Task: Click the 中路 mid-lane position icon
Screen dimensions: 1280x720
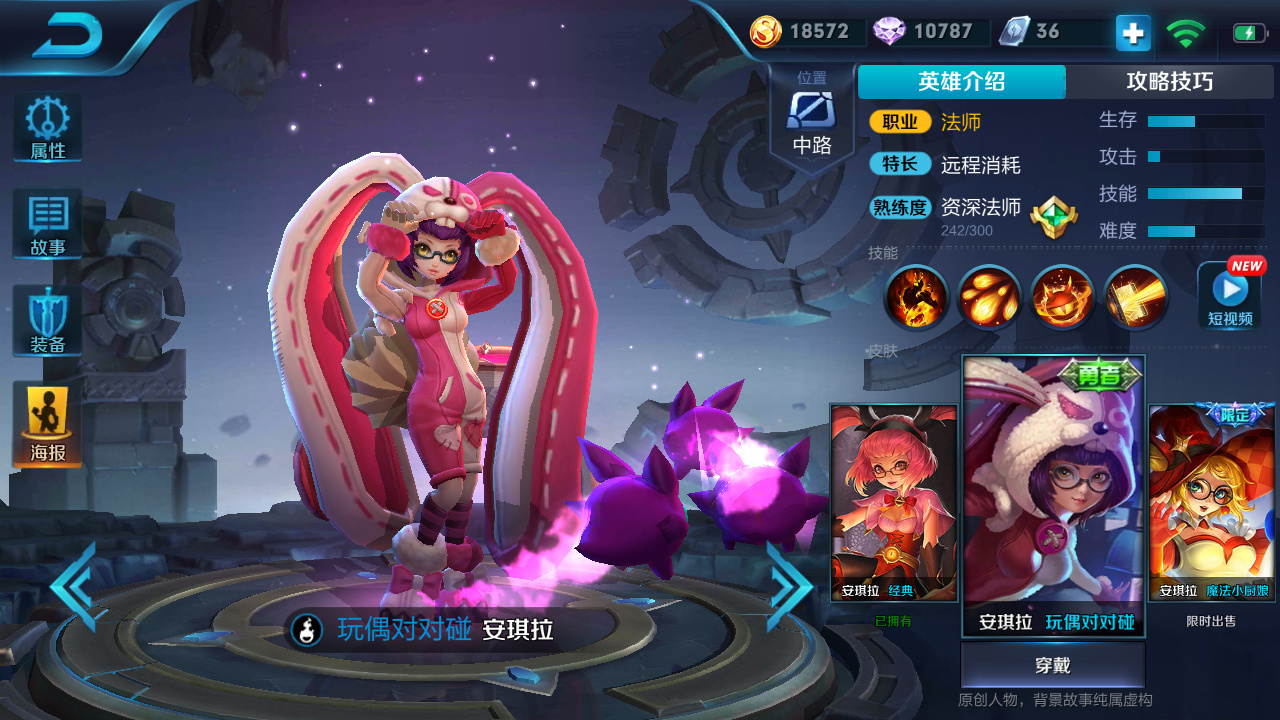Action: click(x=812, y=110)
